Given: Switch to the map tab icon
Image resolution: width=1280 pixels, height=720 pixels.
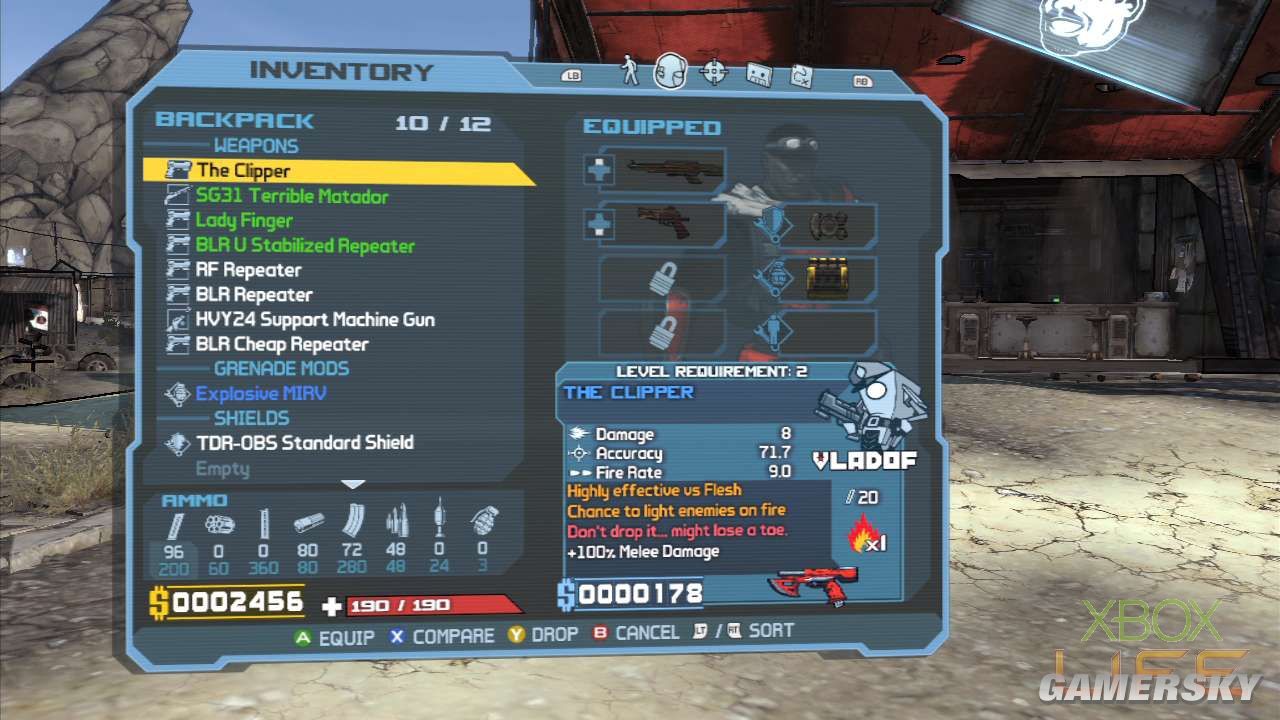Looking at the screenshot, I should coord(759,73).
